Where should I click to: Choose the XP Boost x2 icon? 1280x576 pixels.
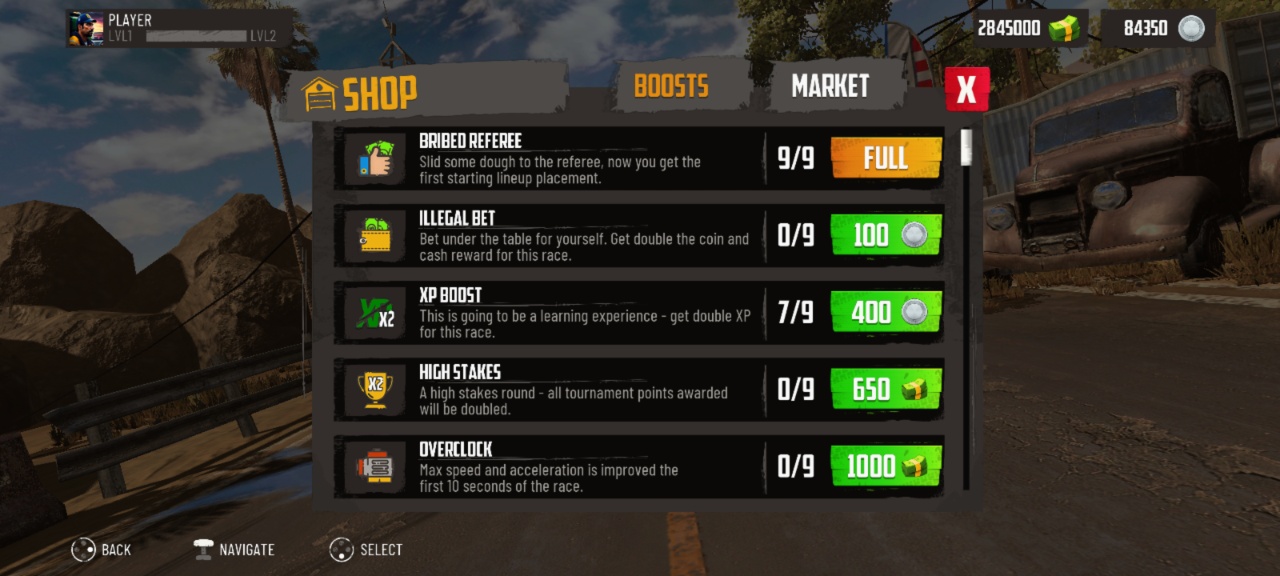[375, 314]
